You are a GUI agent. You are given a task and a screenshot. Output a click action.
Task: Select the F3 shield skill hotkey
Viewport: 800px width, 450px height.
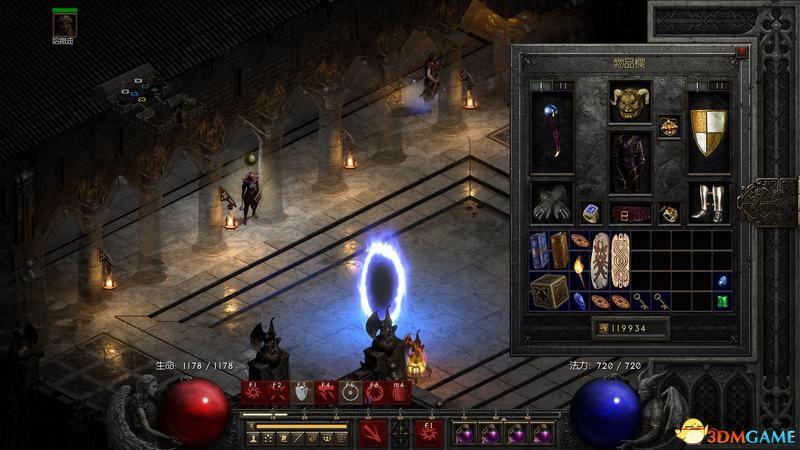tap(301, 393)
